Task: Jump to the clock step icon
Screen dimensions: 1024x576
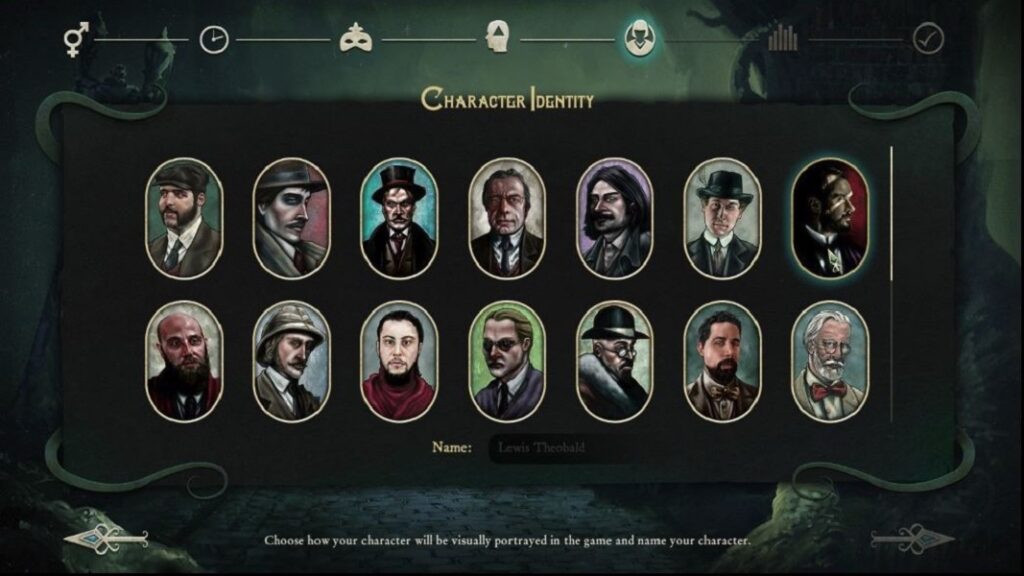Action: [x=214, y=39]
